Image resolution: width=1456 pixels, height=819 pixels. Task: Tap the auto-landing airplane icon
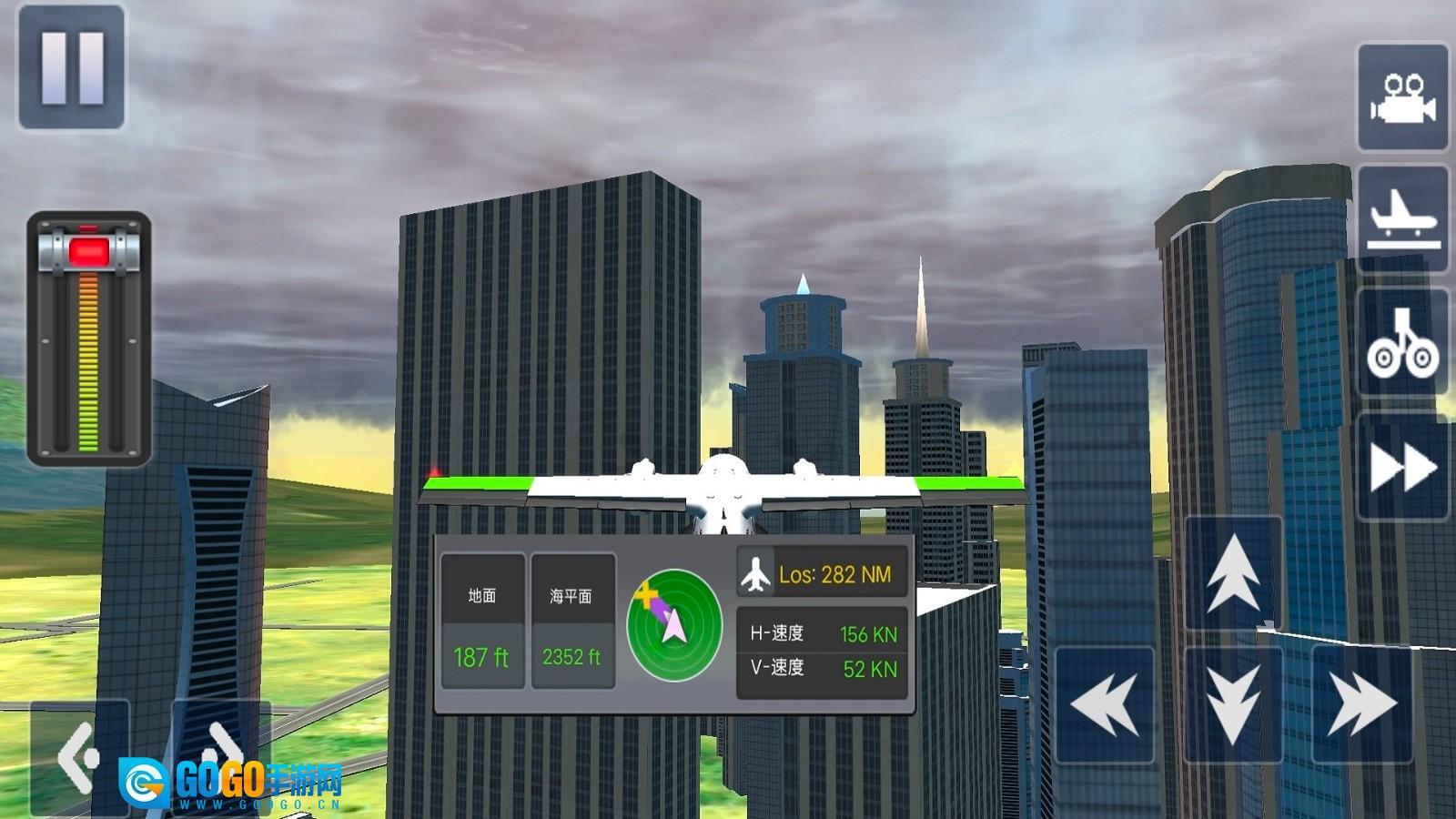click(x=1403, y=221)
